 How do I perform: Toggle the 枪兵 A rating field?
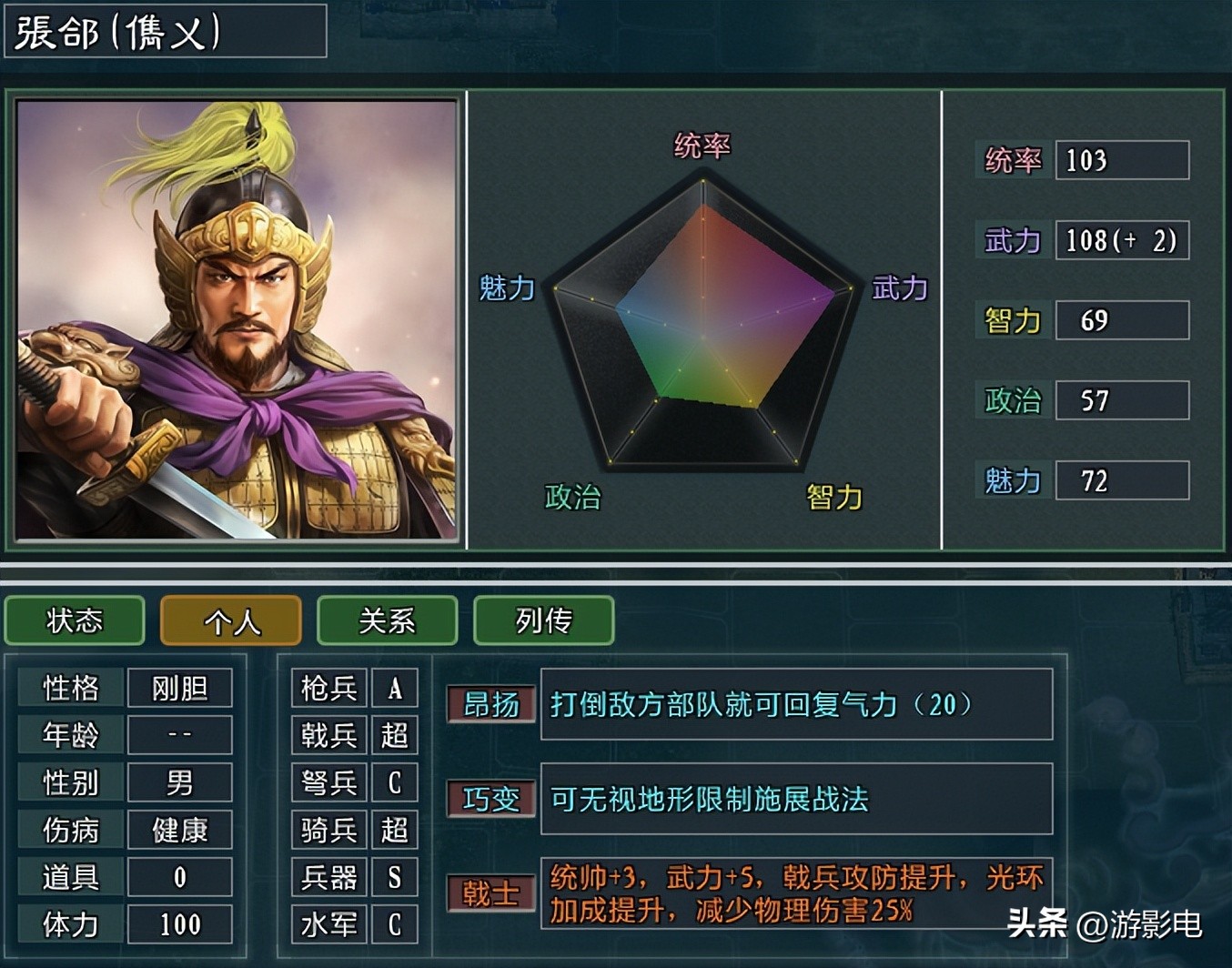click(x=395, y=688)
